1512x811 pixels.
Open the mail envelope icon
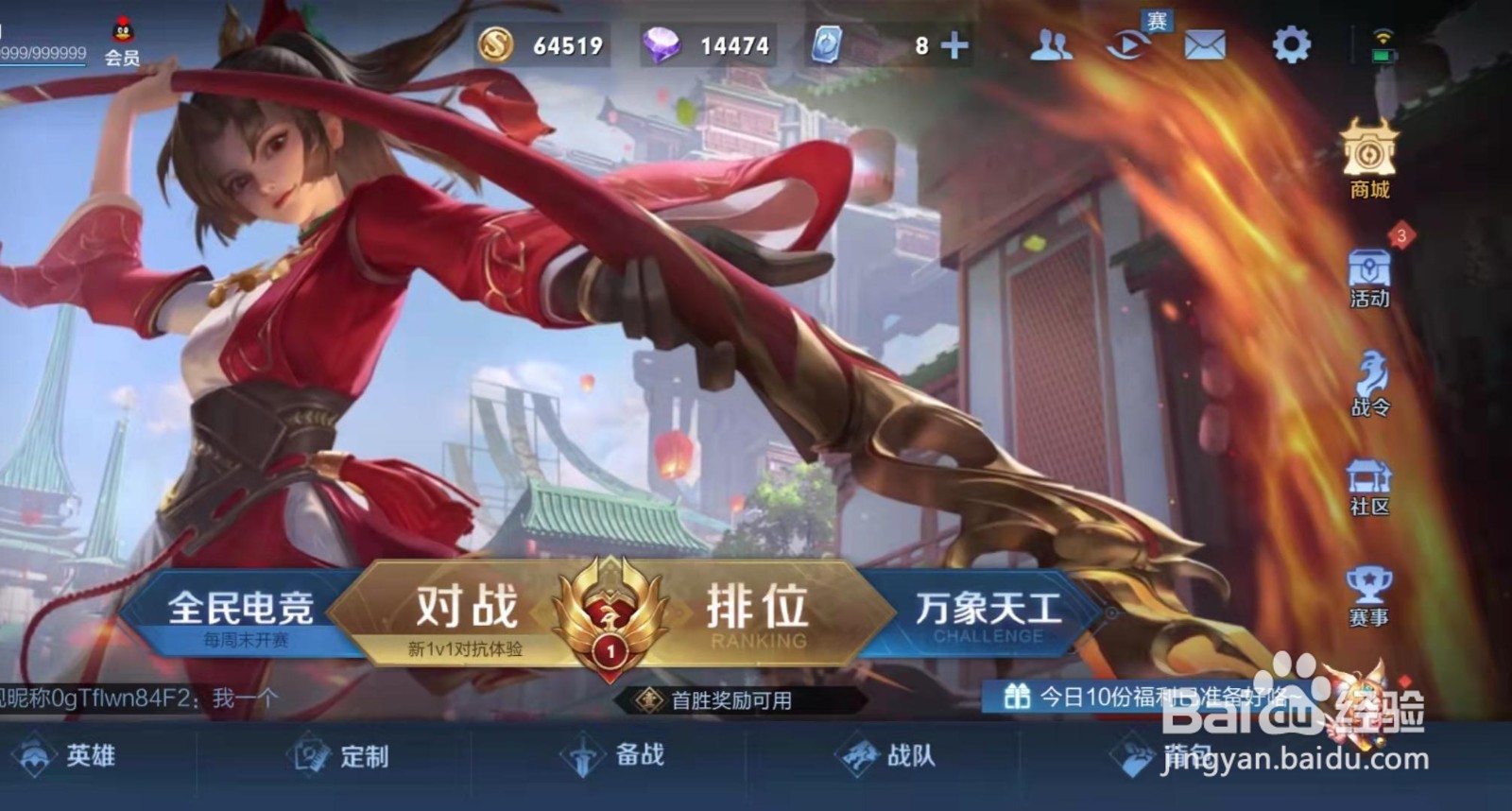[1203, 43]
